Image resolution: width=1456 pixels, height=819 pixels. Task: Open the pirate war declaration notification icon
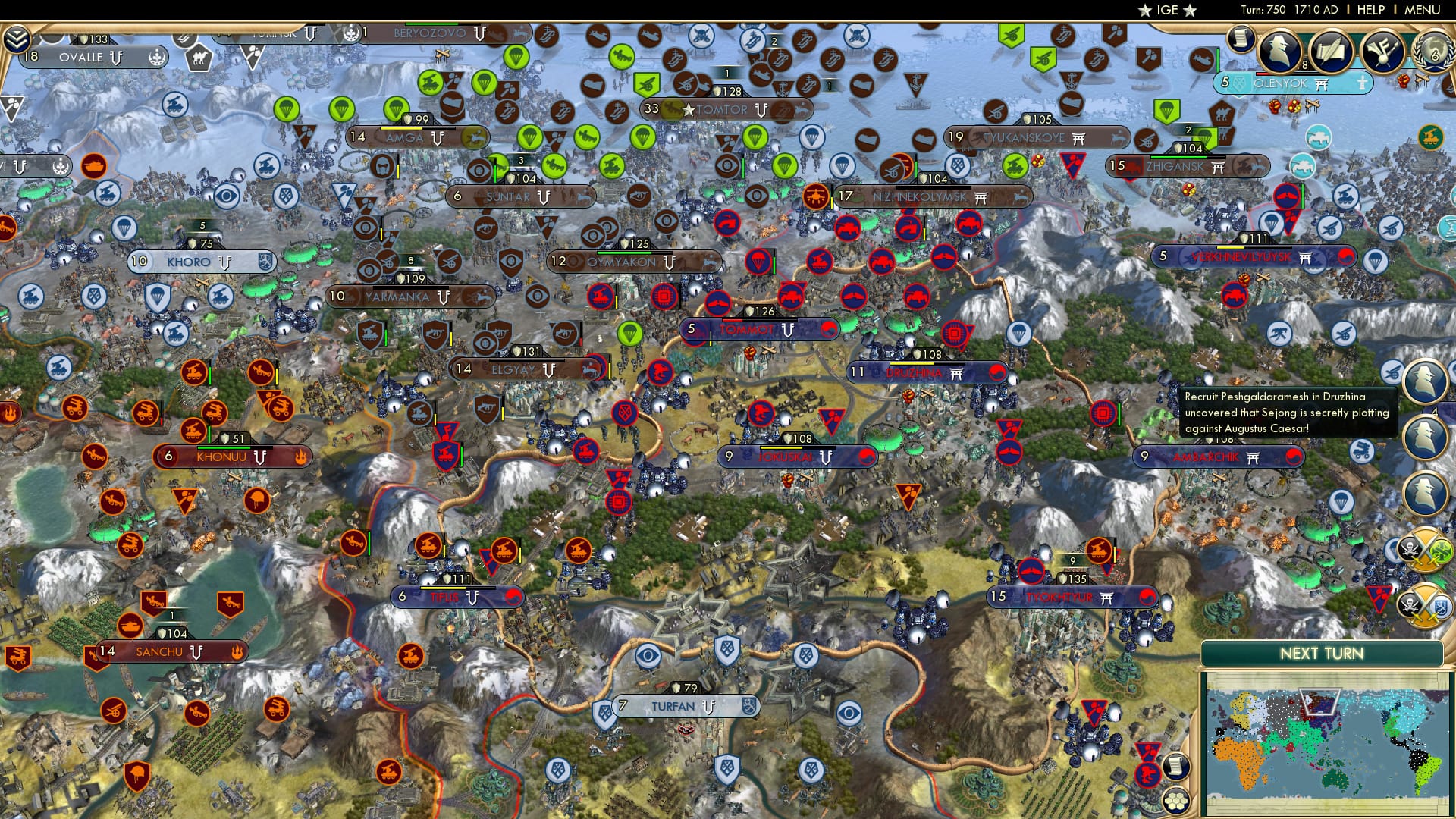1426,550
